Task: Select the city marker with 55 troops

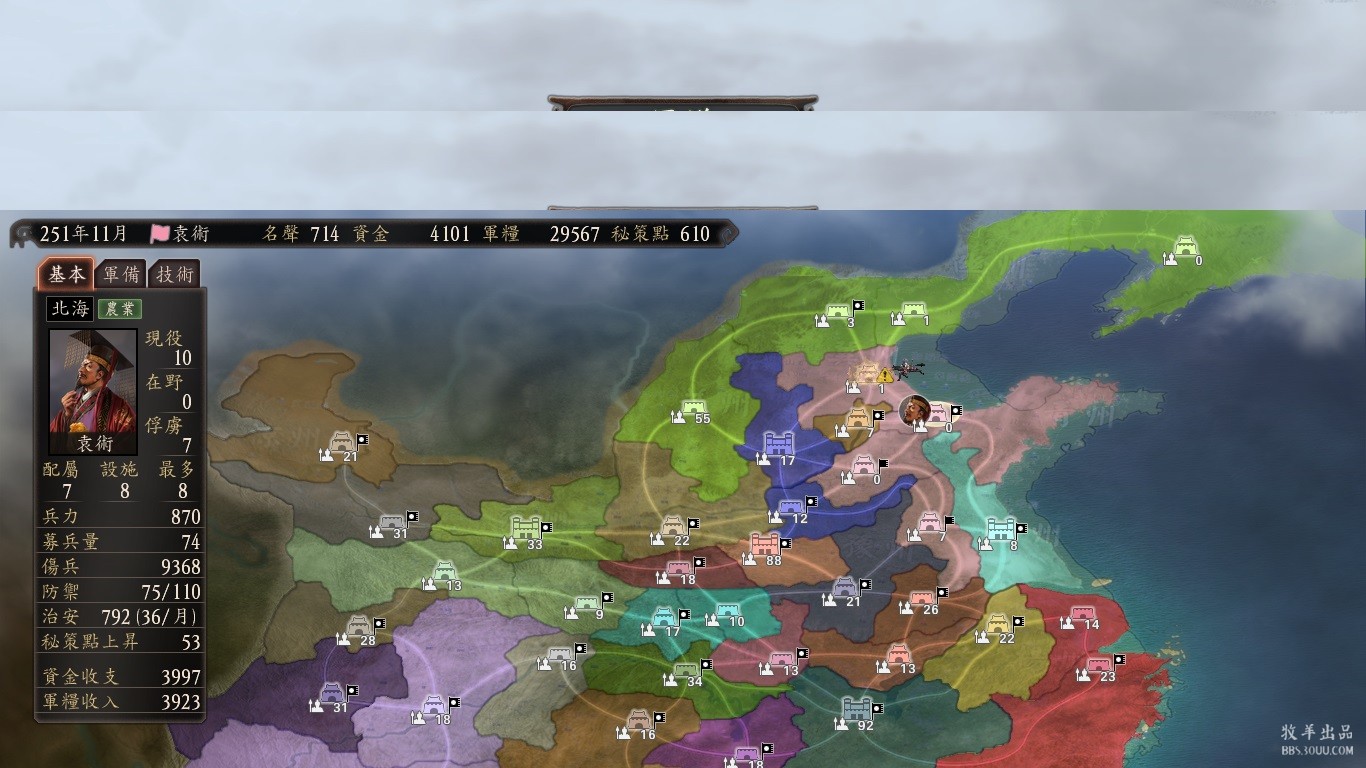Action: (694, 409)
